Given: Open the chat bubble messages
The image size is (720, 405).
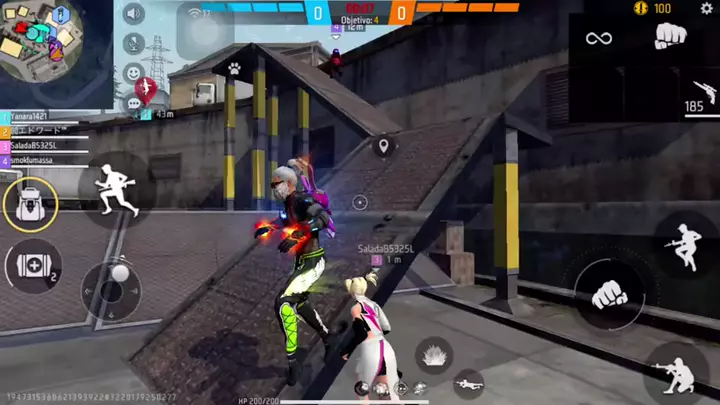Looking at the screenshot, I should click(x=133, y=102).
